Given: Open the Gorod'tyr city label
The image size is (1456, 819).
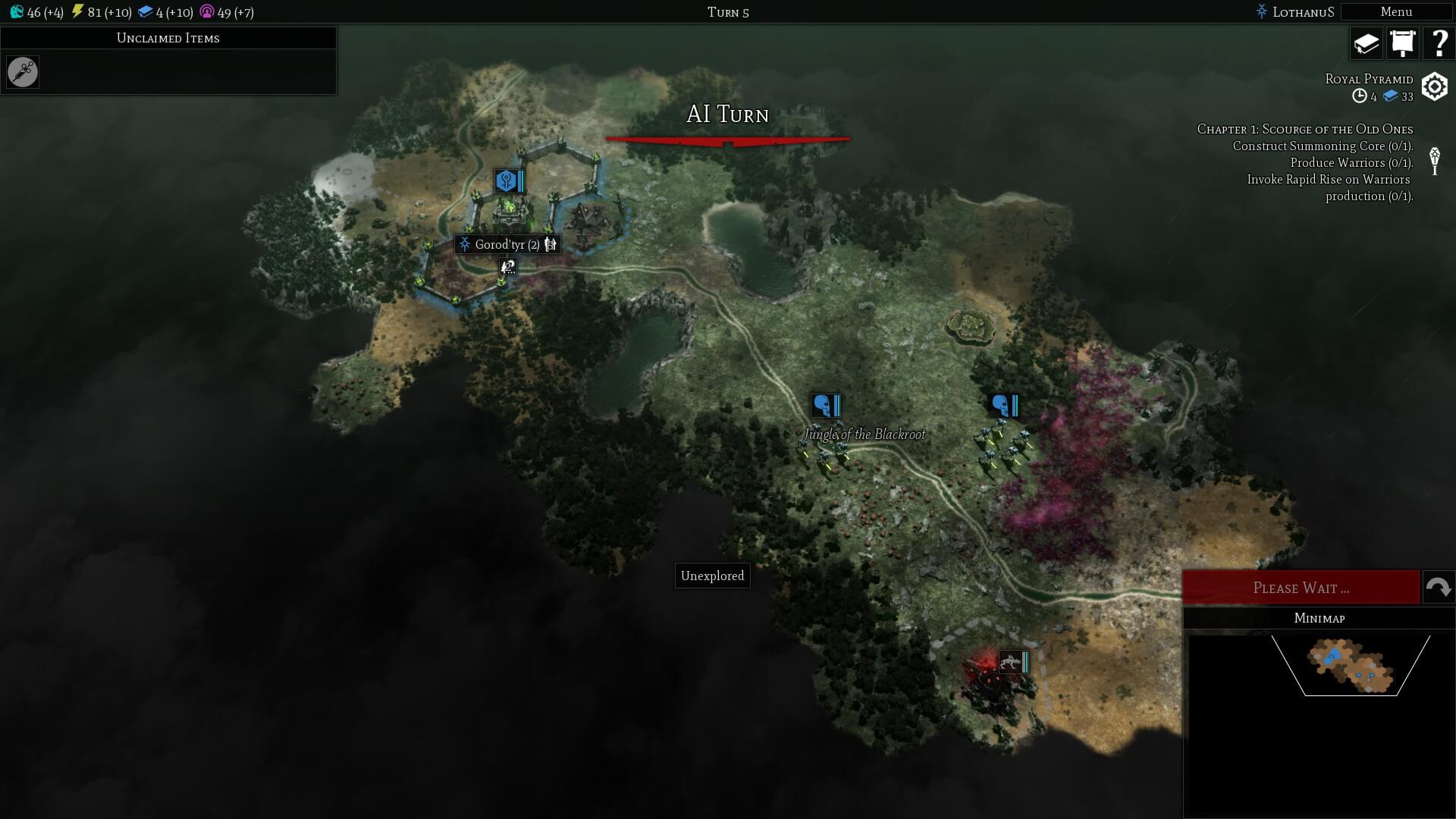Looking at the screenshot, I should click(x=507, y=244).
